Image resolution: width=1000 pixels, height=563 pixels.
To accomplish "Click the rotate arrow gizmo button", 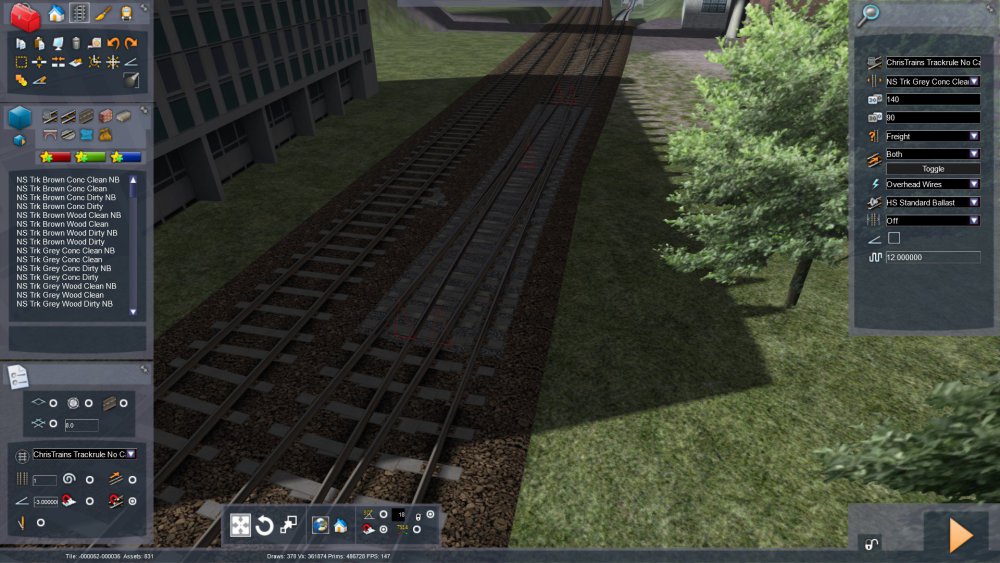I will (x=264, y=525).
